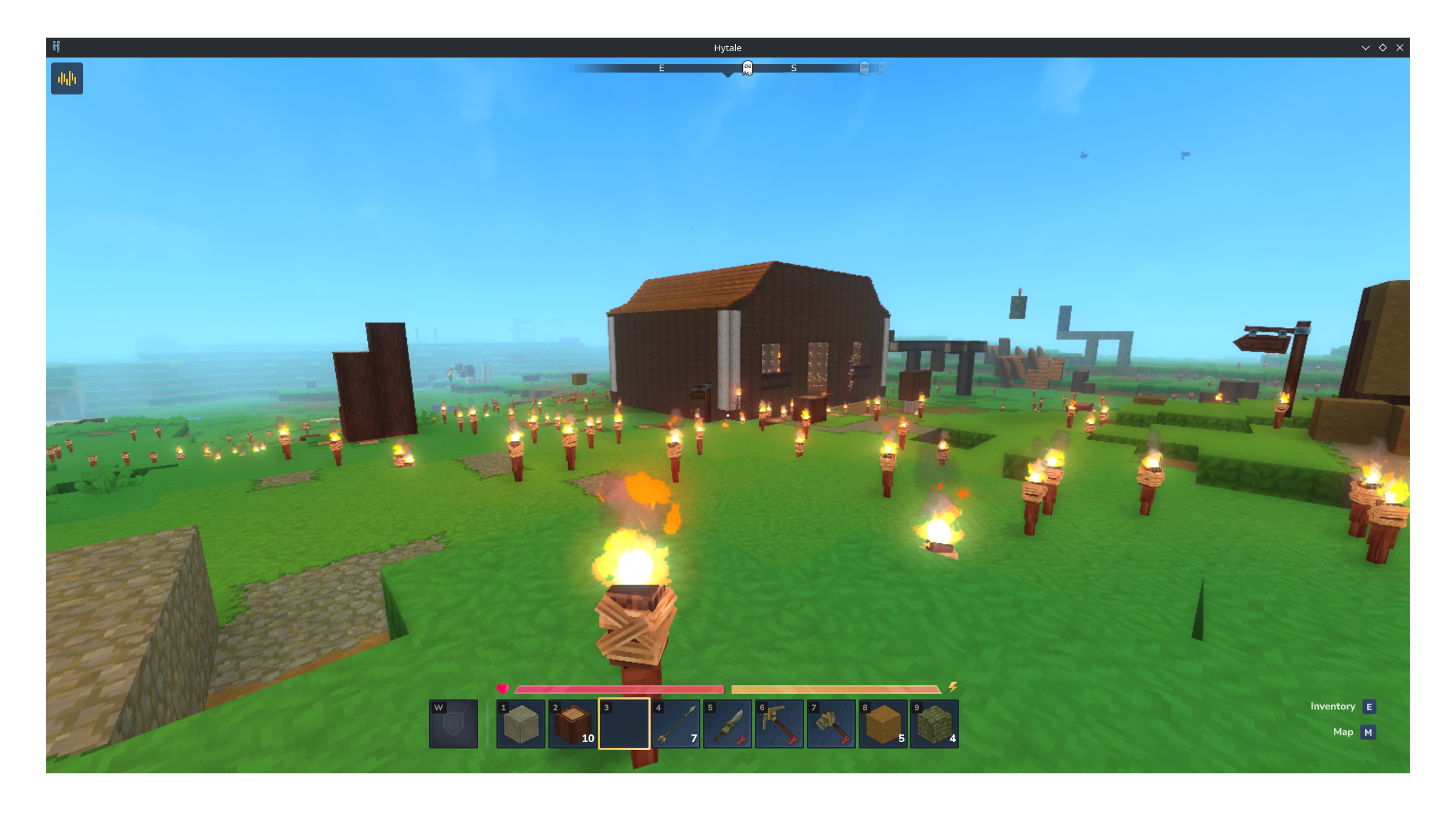
Task: Select the pickaxe in hotbar slot 6
Action: pyautogui.click(x=780, y=724)
